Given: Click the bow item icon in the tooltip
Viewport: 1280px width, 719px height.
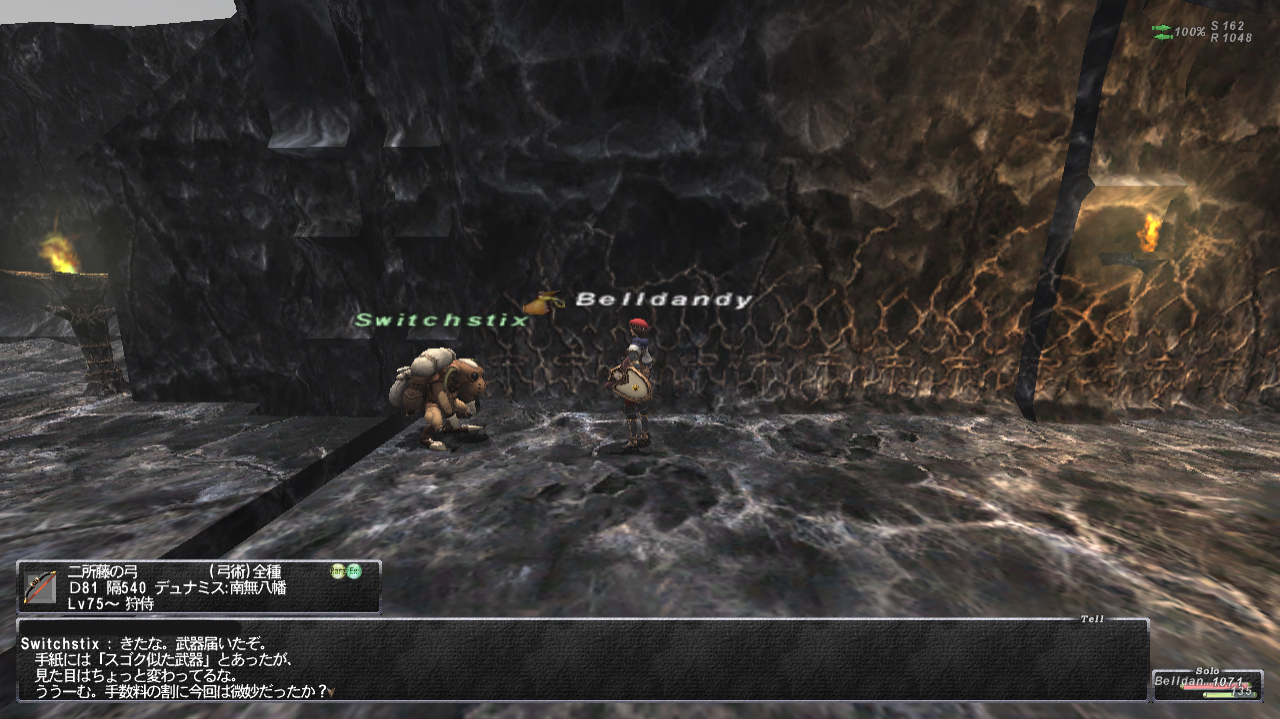Looking at the screenshot, I should (x=39, y=587).
